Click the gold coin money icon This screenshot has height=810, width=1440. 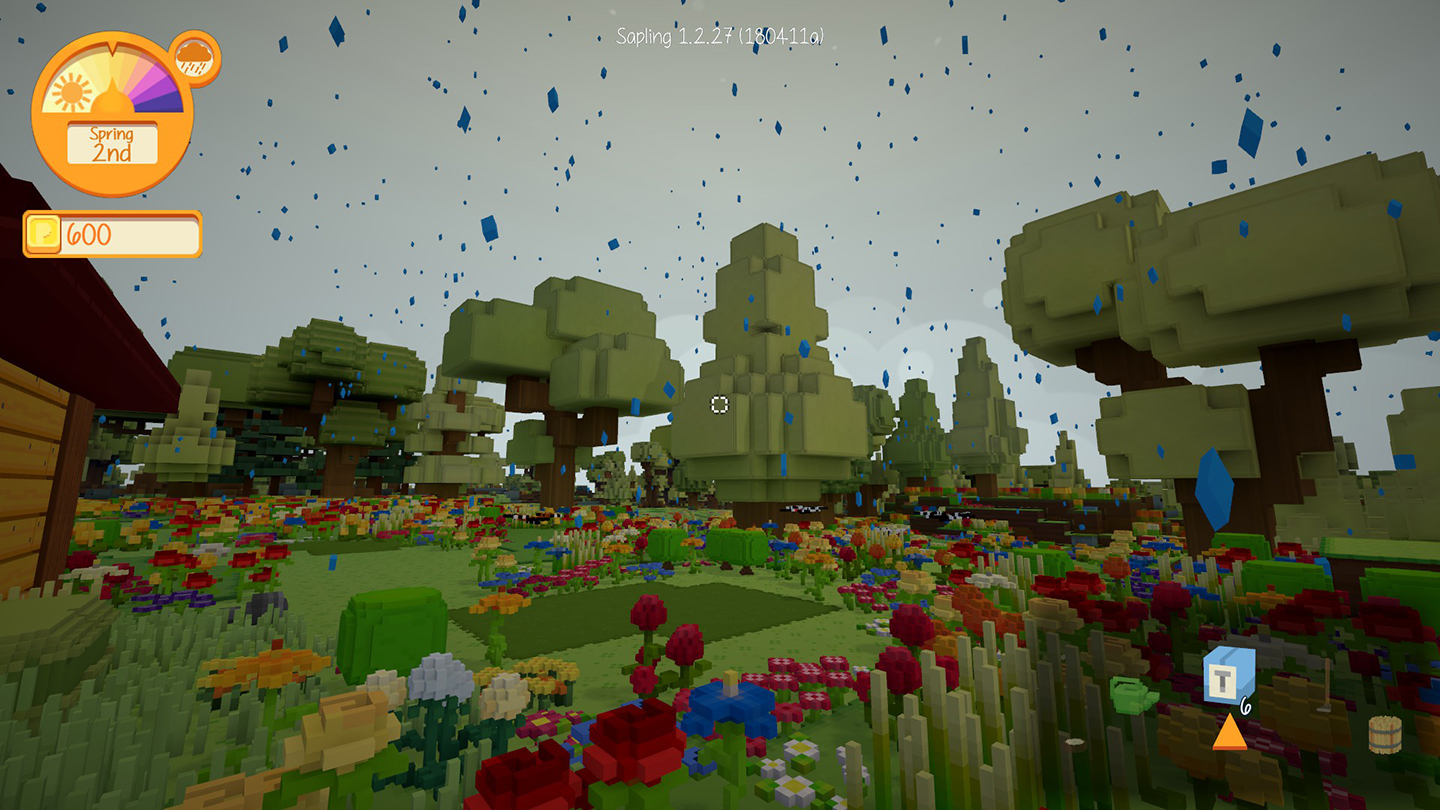(x=44, y=235)
